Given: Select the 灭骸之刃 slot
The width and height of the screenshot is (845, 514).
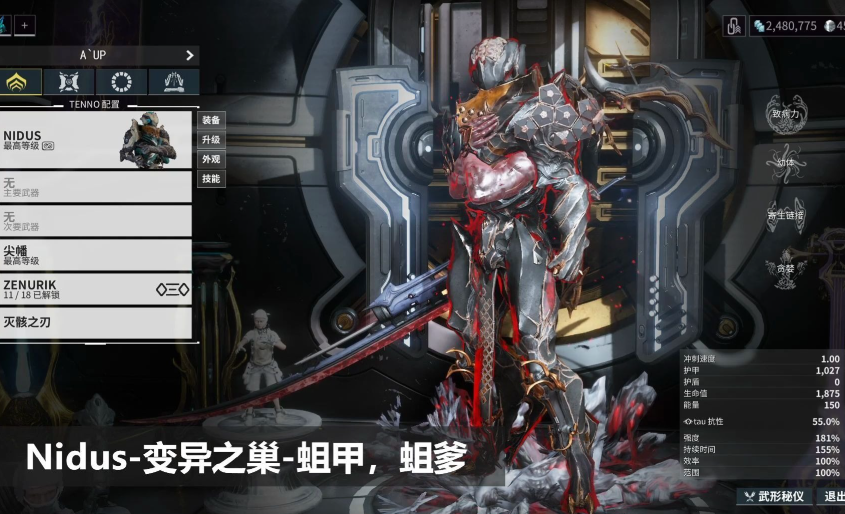Looking at the screenshot, I should (95, 322).
